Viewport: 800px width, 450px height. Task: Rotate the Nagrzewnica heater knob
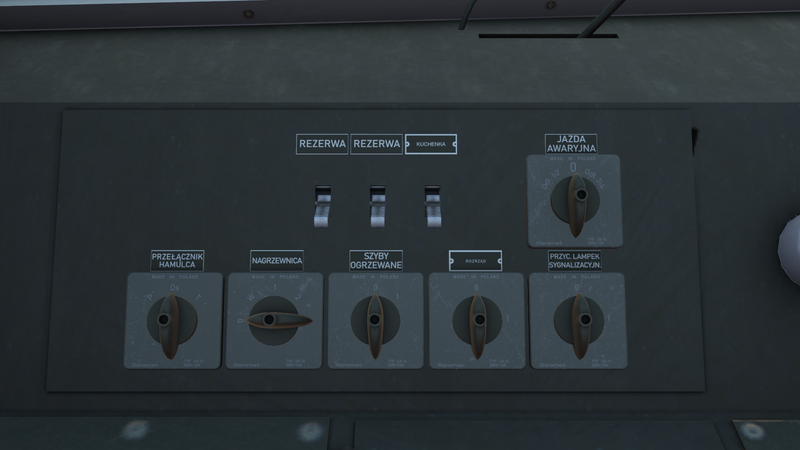pos(274,321)
